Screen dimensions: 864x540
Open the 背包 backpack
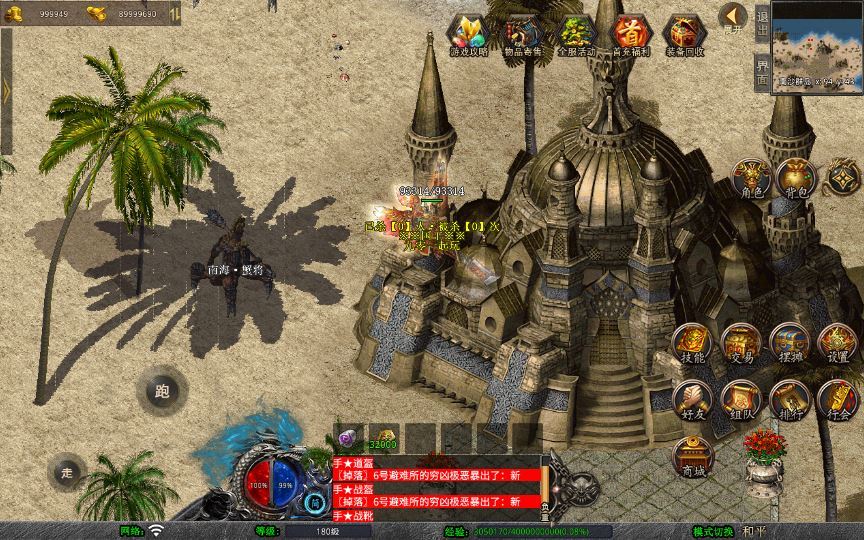(796, 178)
